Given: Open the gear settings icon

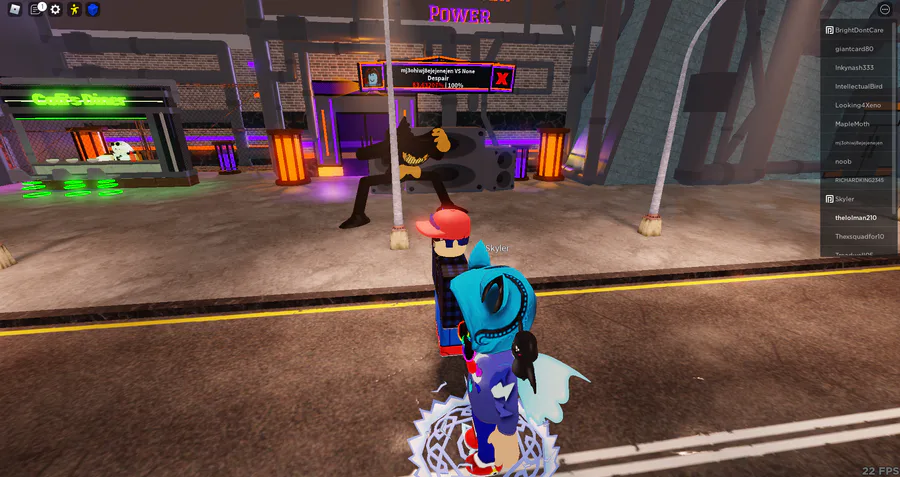Looking at the screenshot, I should (x=55, y=9).
